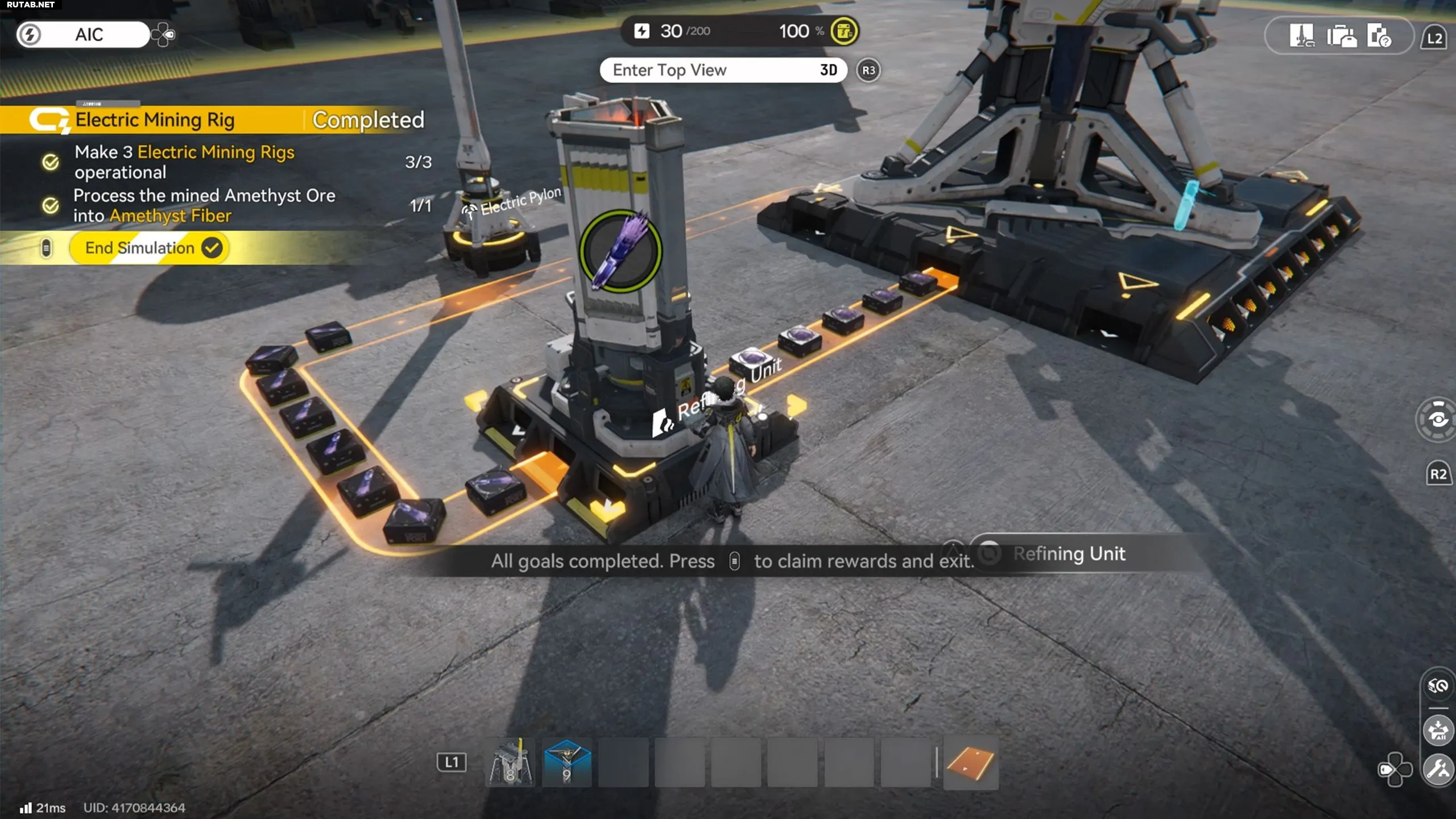1456x819 pixels.
Task: Open the Electric Mining Rig objective tracker
Action: click(155, 119)
